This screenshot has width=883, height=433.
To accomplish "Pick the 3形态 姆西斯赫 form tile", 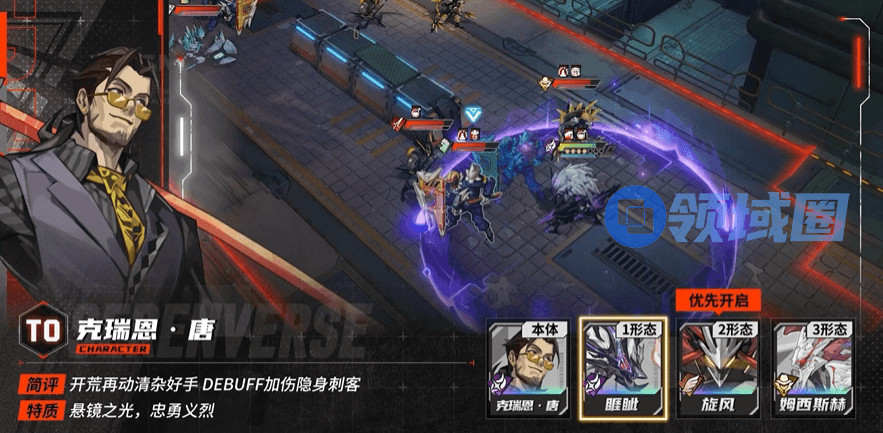I will coord(814,365).
